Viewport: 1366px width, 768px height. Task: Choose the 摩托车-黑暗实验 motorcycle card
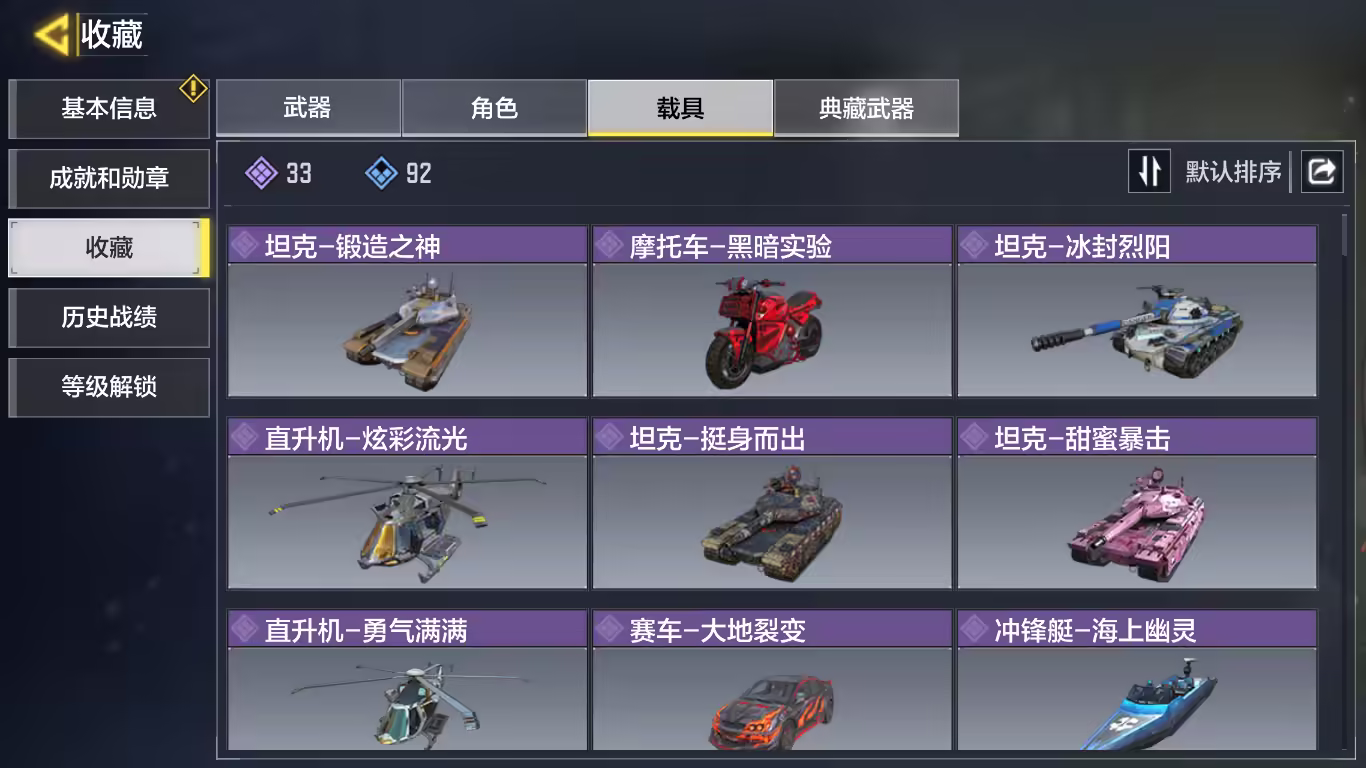tap(772, 312)
